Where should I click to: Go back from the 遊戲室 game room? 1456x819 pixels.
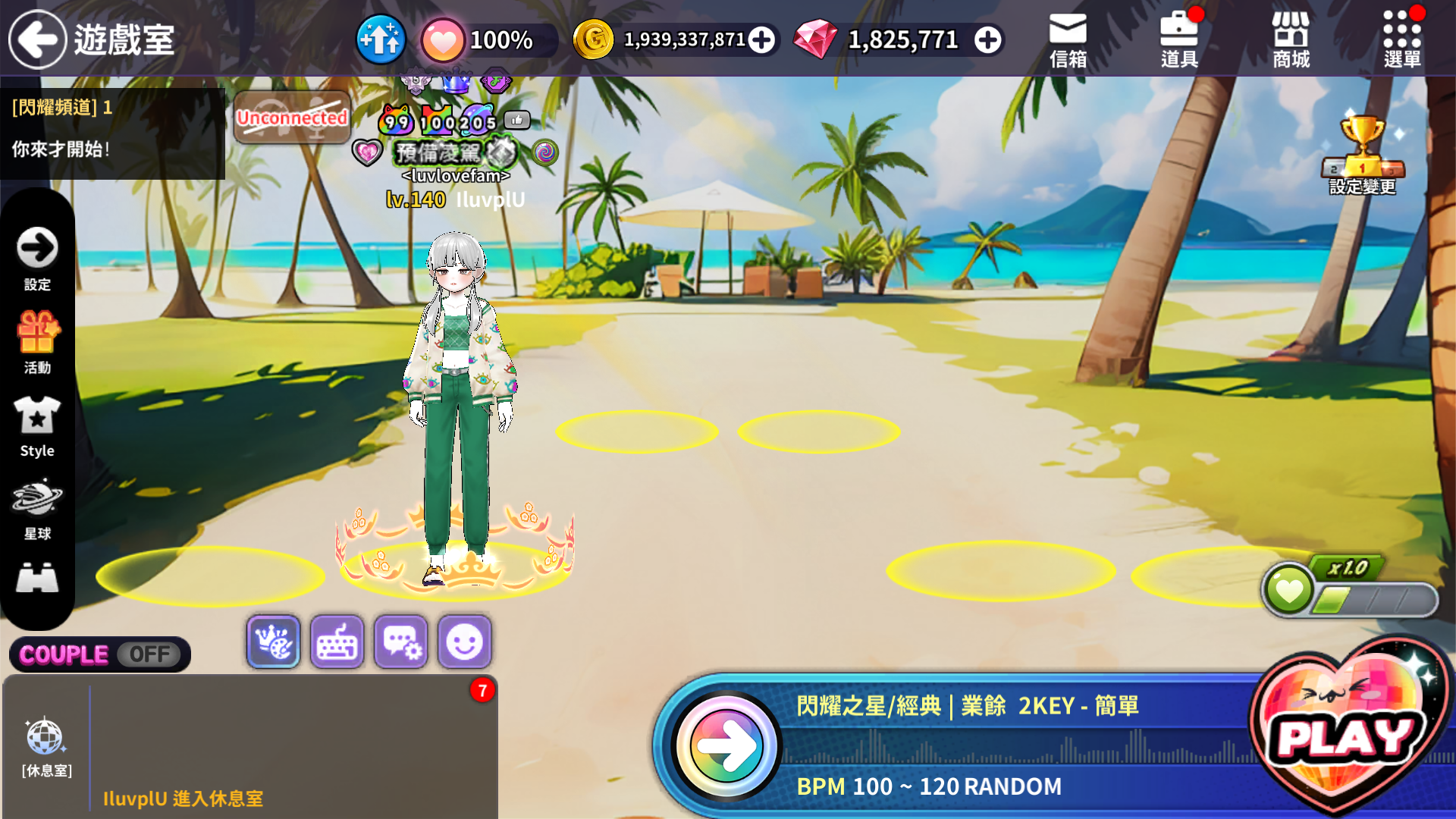click(x=37, y=39)
